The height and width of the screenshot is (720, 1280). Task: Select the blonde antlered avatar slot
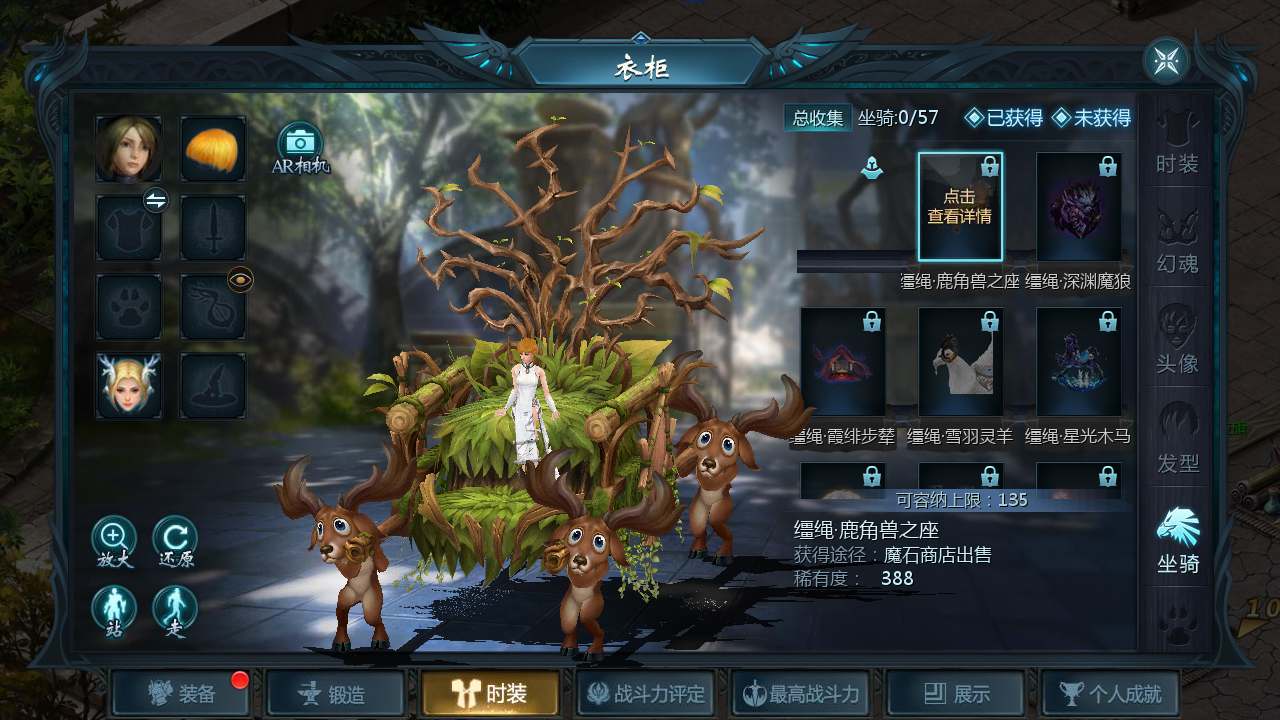point(128,385)
